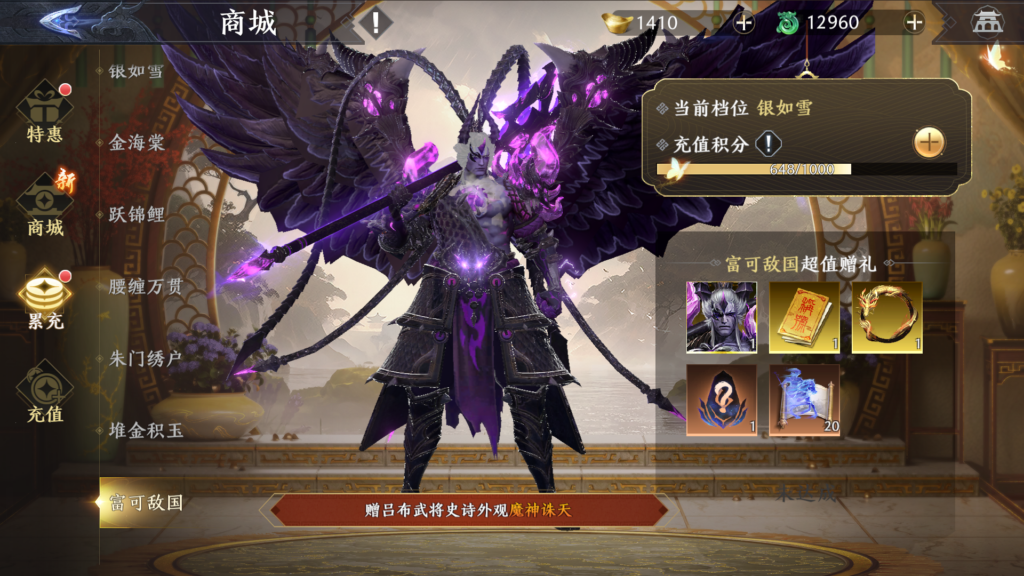Return to the main city via pavilion icon
The height and width of the screenshot is (576, 1024).
[x=988, y=22]
